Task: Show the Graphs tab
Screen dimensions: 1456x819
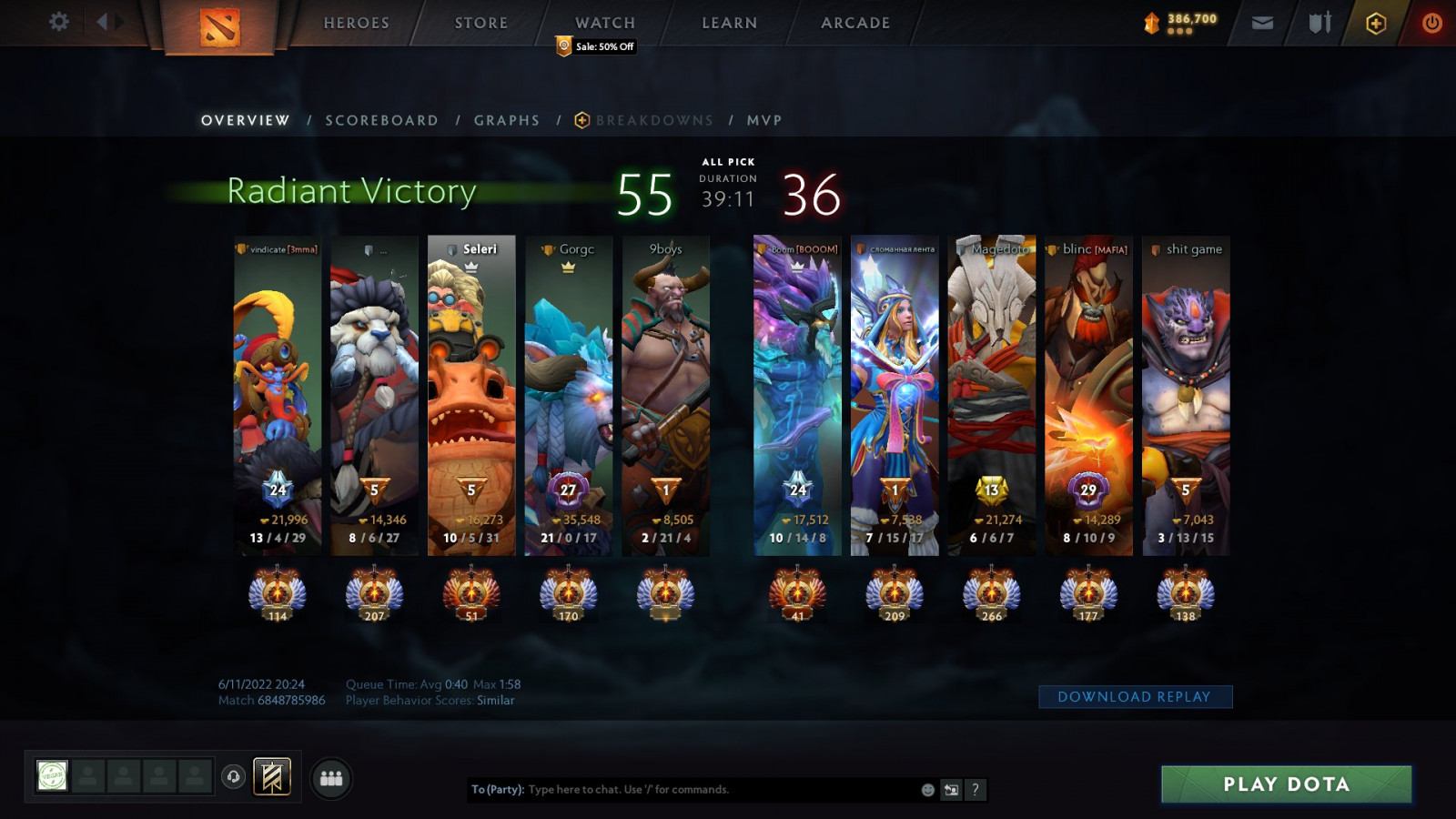Action: point(507,120)
